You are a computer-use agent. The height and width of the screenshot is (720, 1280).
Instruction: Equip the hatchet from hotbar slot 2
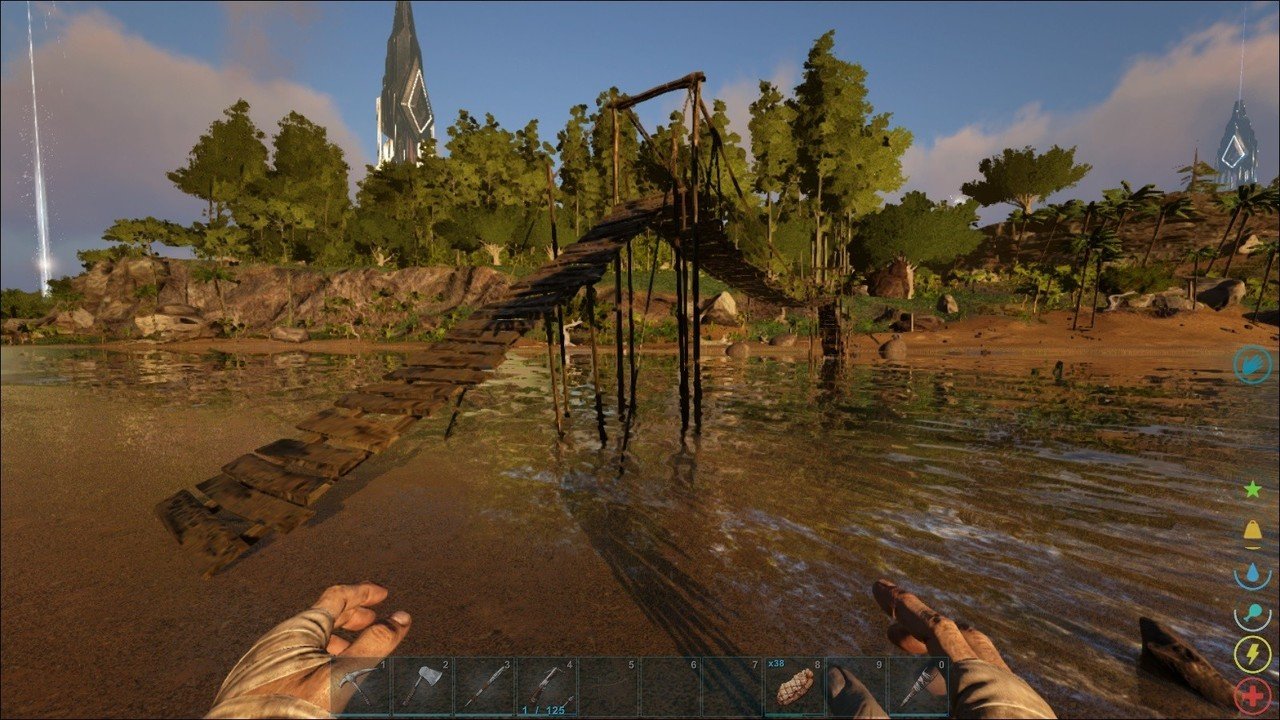423,686
